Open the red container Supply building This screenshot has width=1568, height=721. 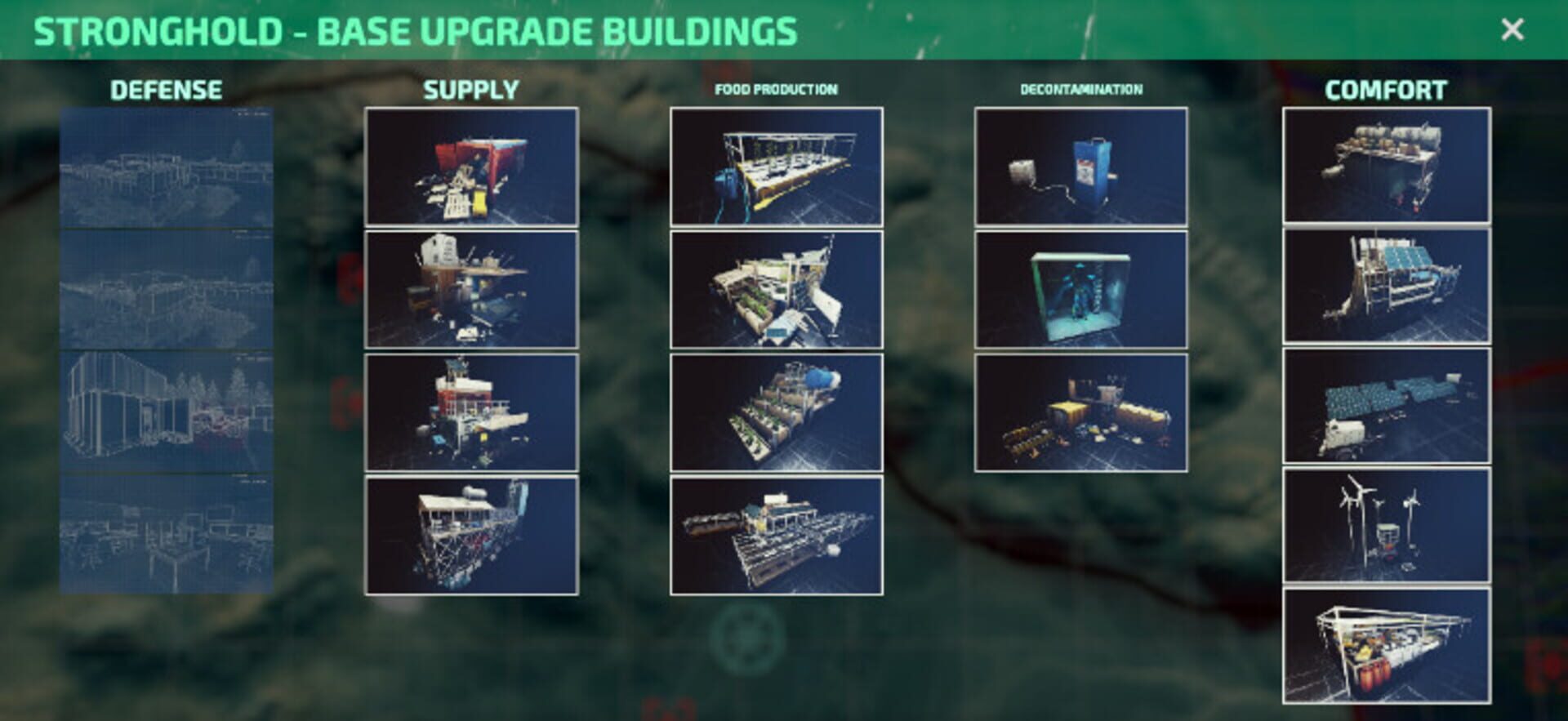point(472,167)
